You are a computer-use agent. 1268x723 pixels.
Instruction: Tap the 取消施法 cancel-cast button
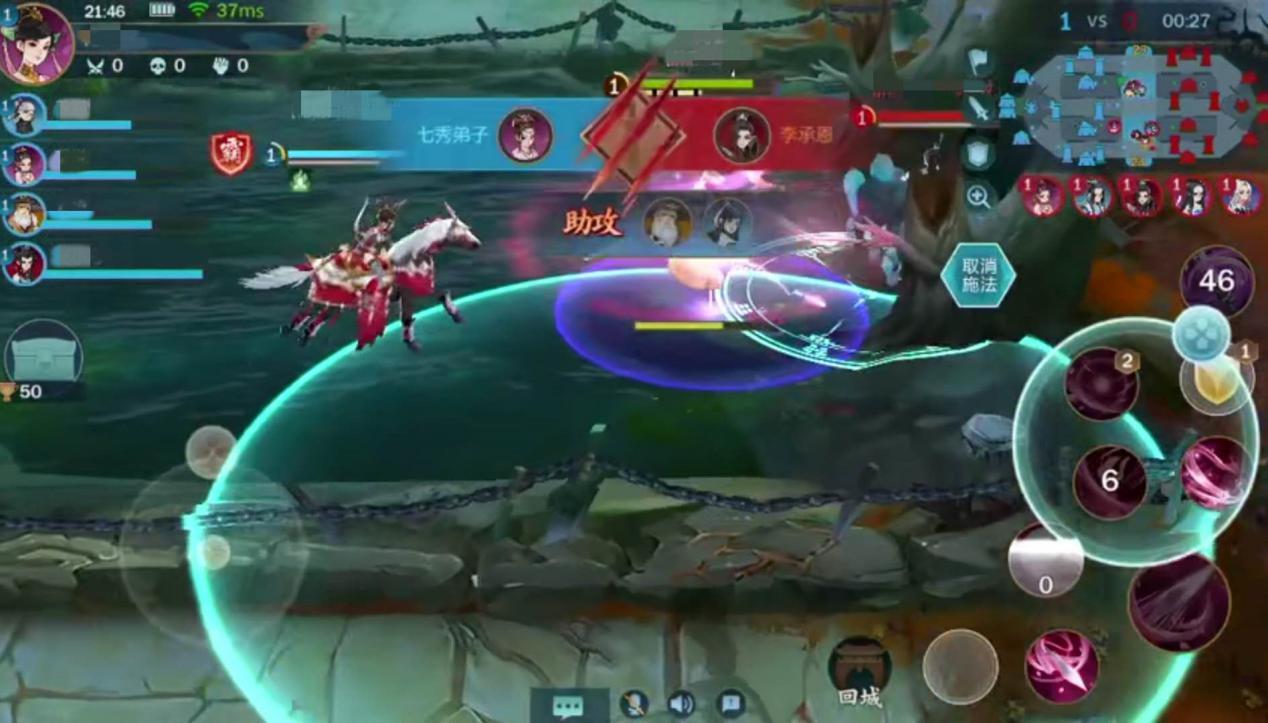coord(977,275)
